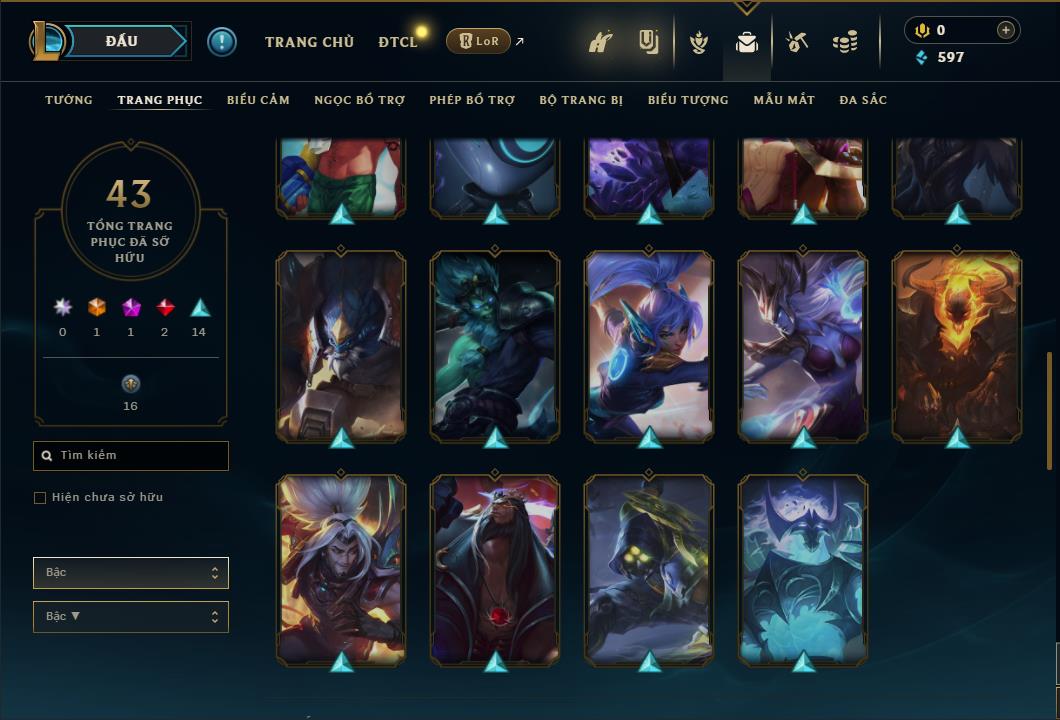Open the upper Bậc dropdown
Screen dimensions: 1060x720
[x=131, y=573]
